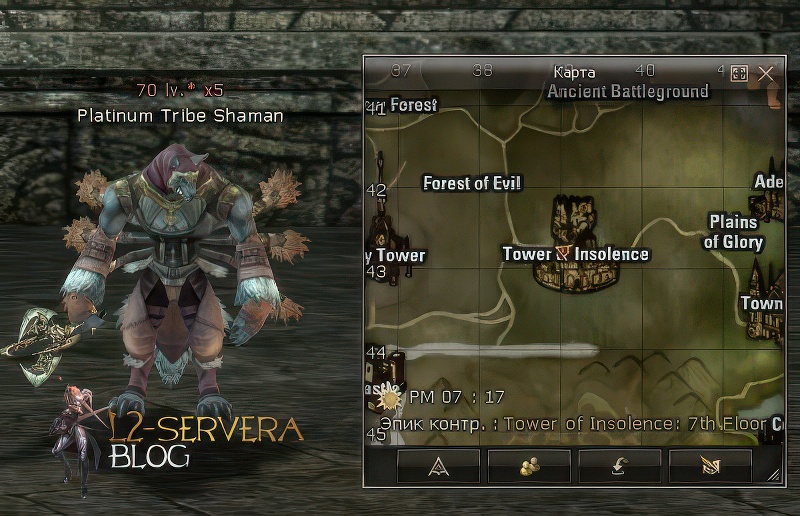Select the Tower of Insolence map marker

(564, 253)
